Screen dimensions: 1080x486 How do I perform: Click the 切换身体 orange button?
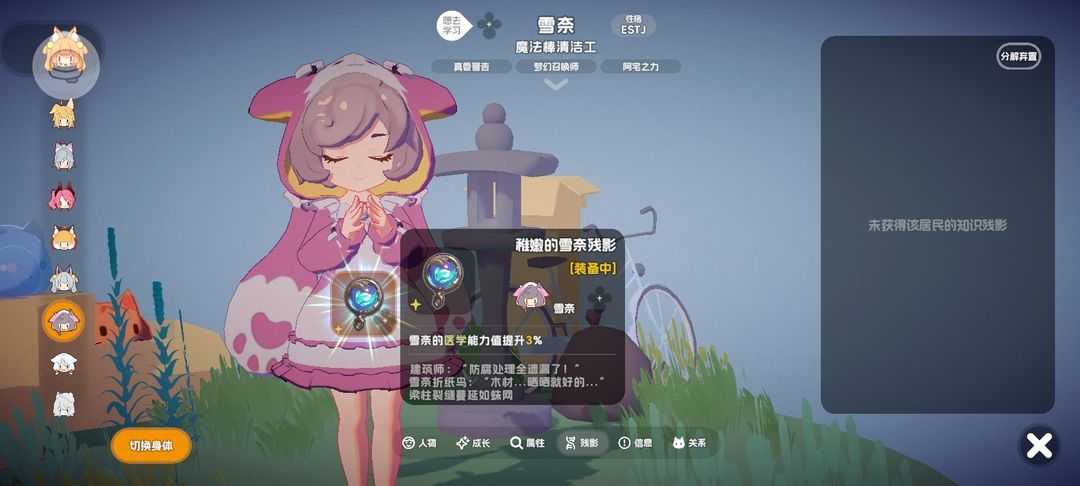pyautogui.click(x=151, y=446)
